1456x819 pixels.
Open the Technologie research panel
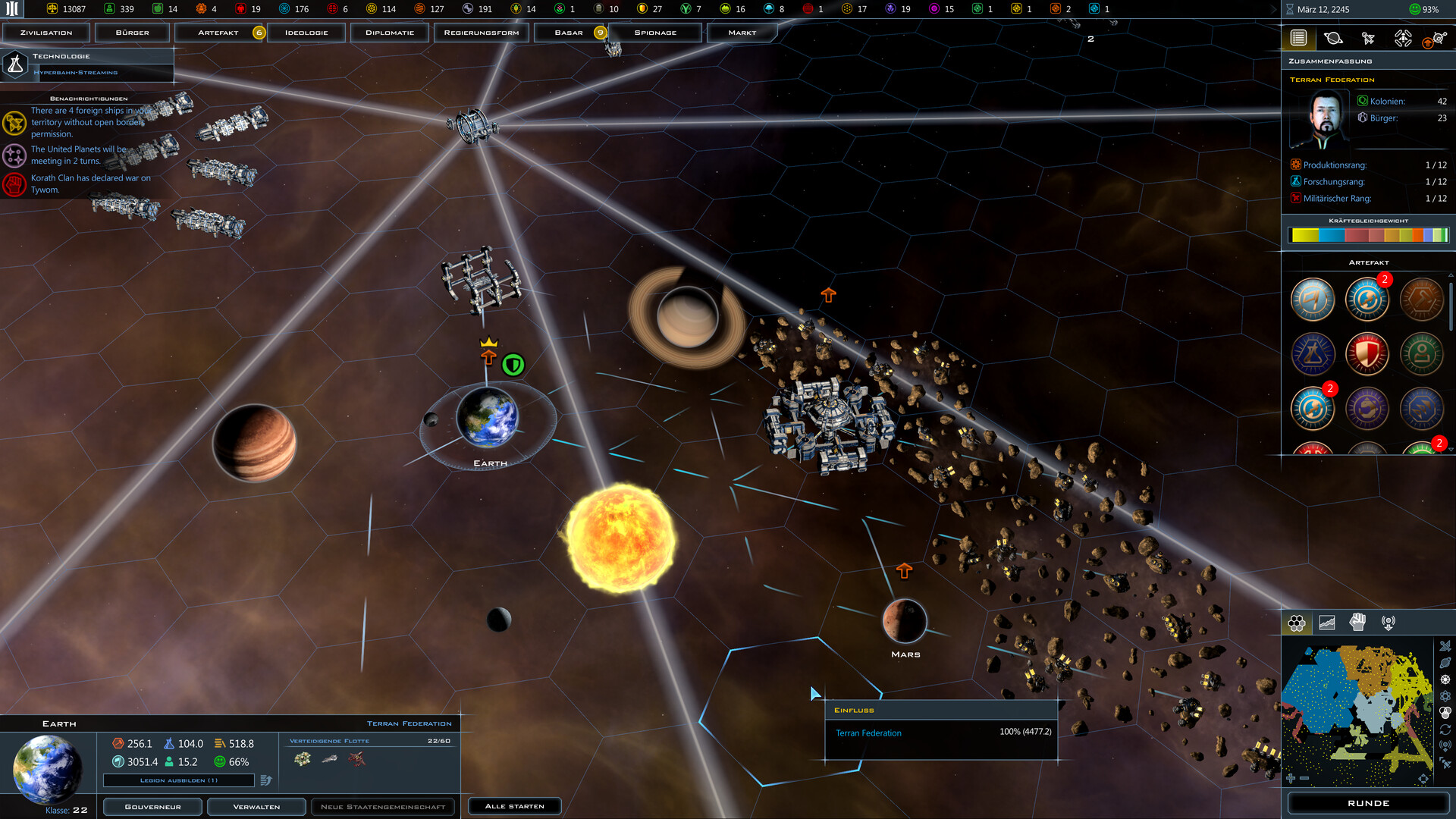click(87, 64)
